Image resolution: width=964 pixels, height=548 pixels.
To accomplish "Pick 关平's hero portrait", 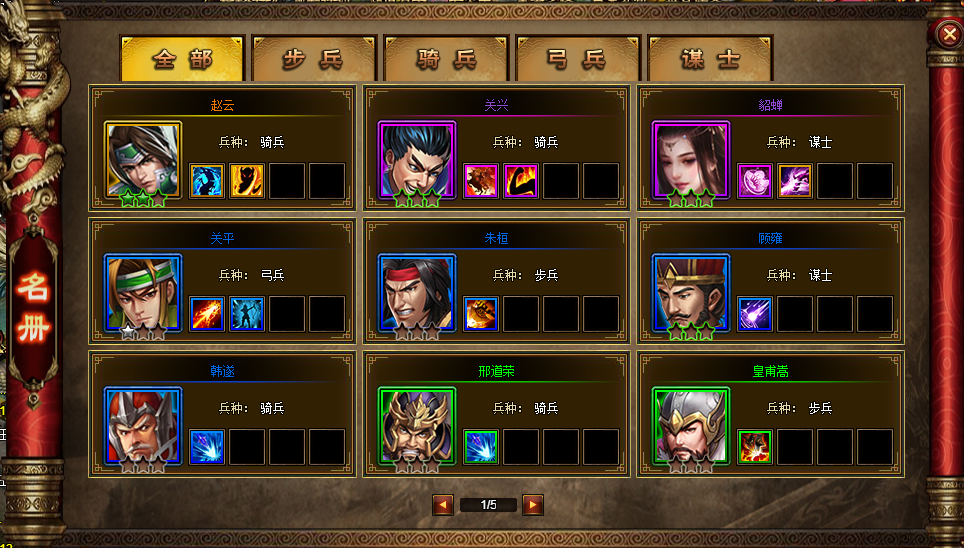I will [x=144, y=293].
